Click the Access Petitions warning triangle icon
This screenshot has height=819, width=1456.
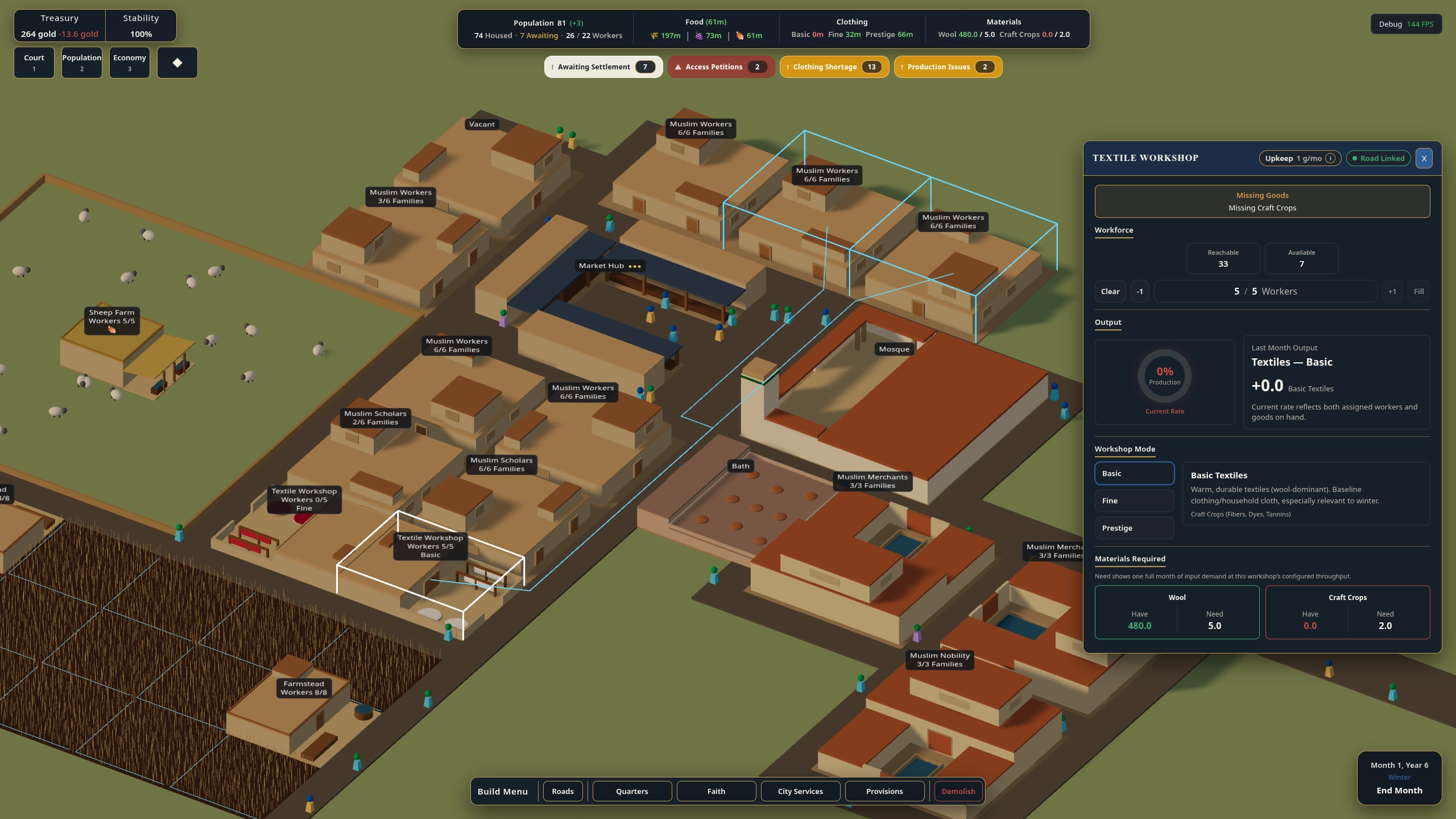pyautogui.click(x=678, y=67)
